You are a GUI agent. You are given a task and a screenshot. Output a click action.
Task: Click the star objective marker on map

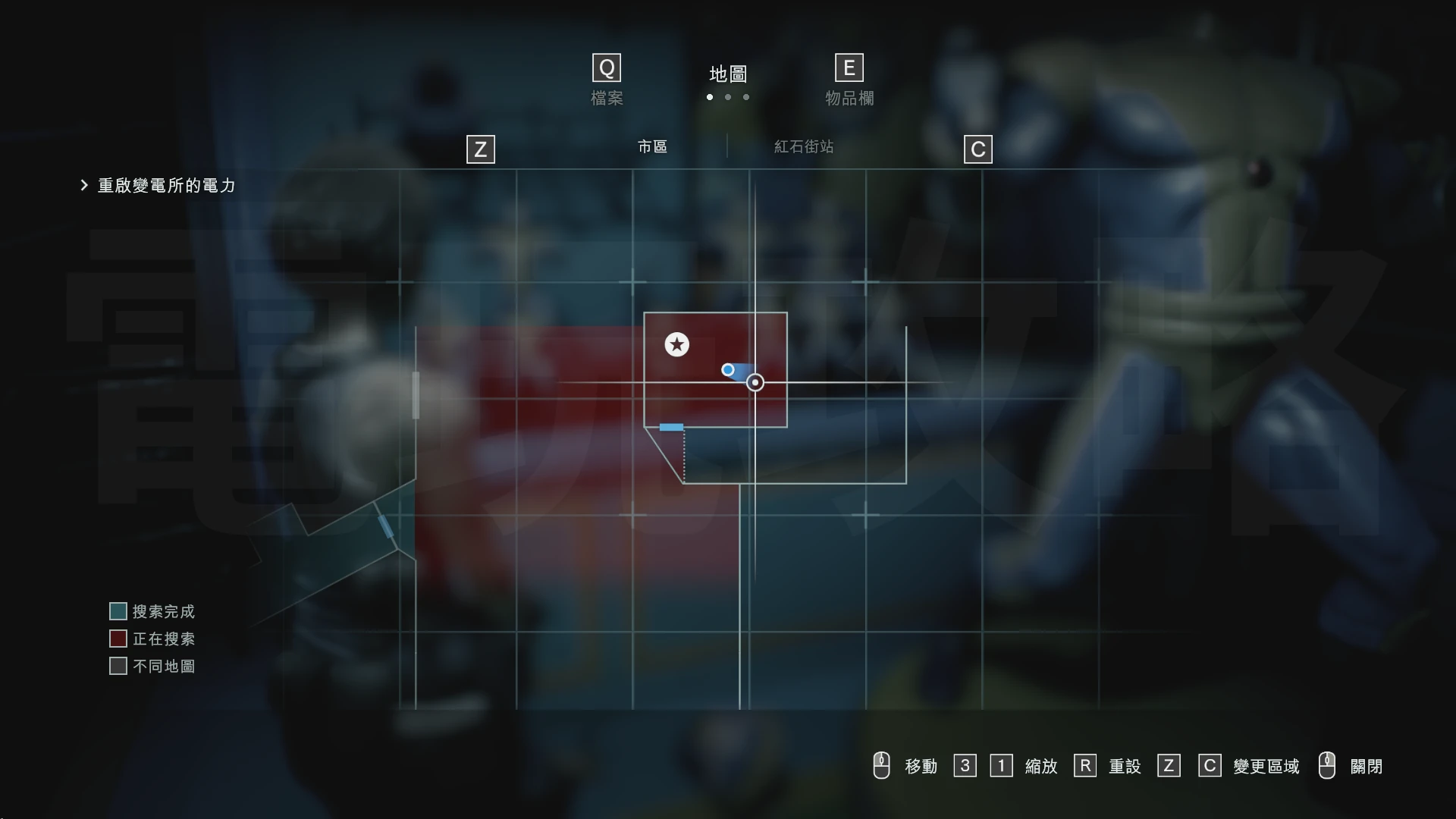pos(676,344)
